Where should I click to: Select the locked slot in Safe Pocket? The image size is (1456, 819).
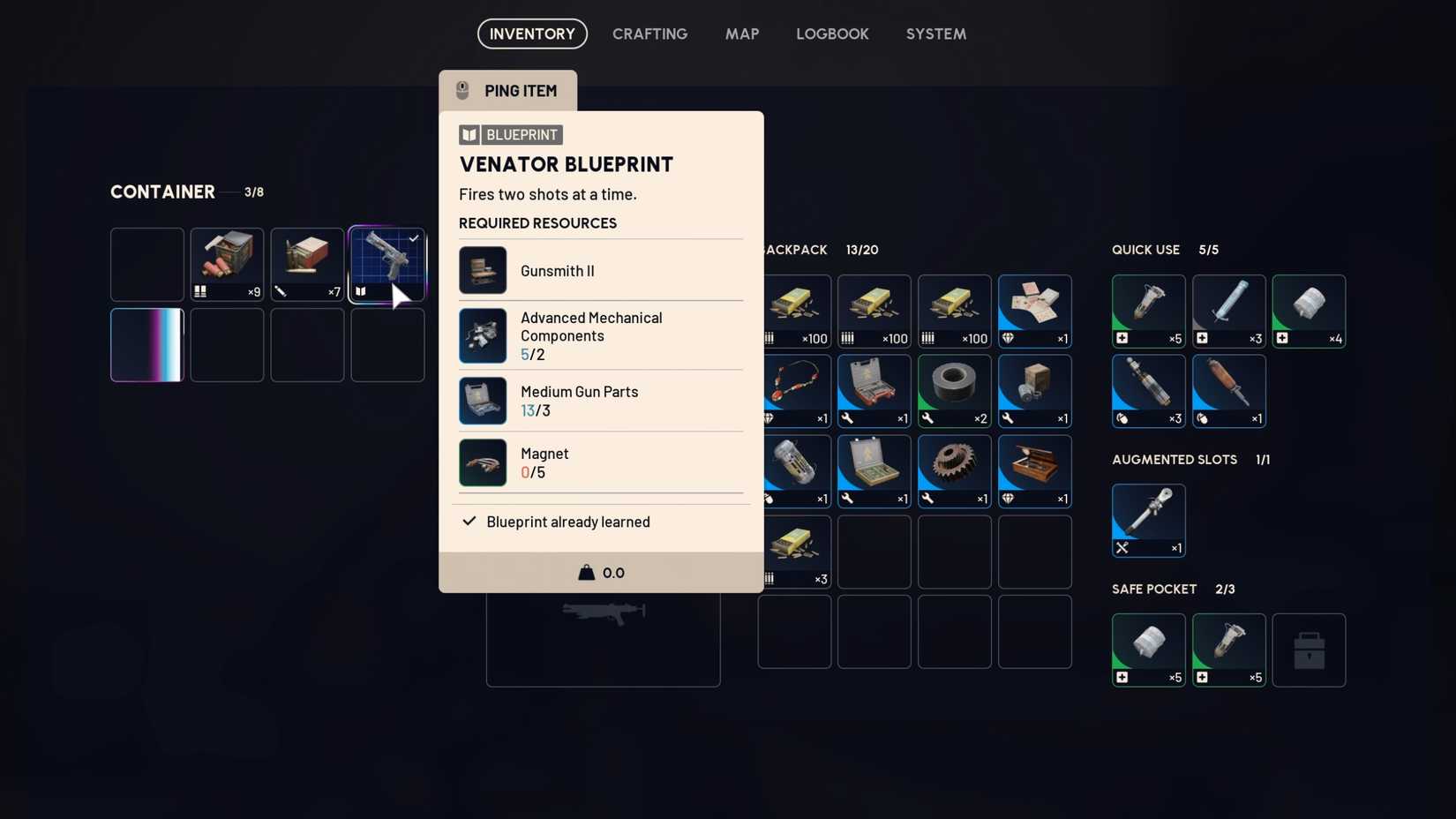(x=1309, y=650)
